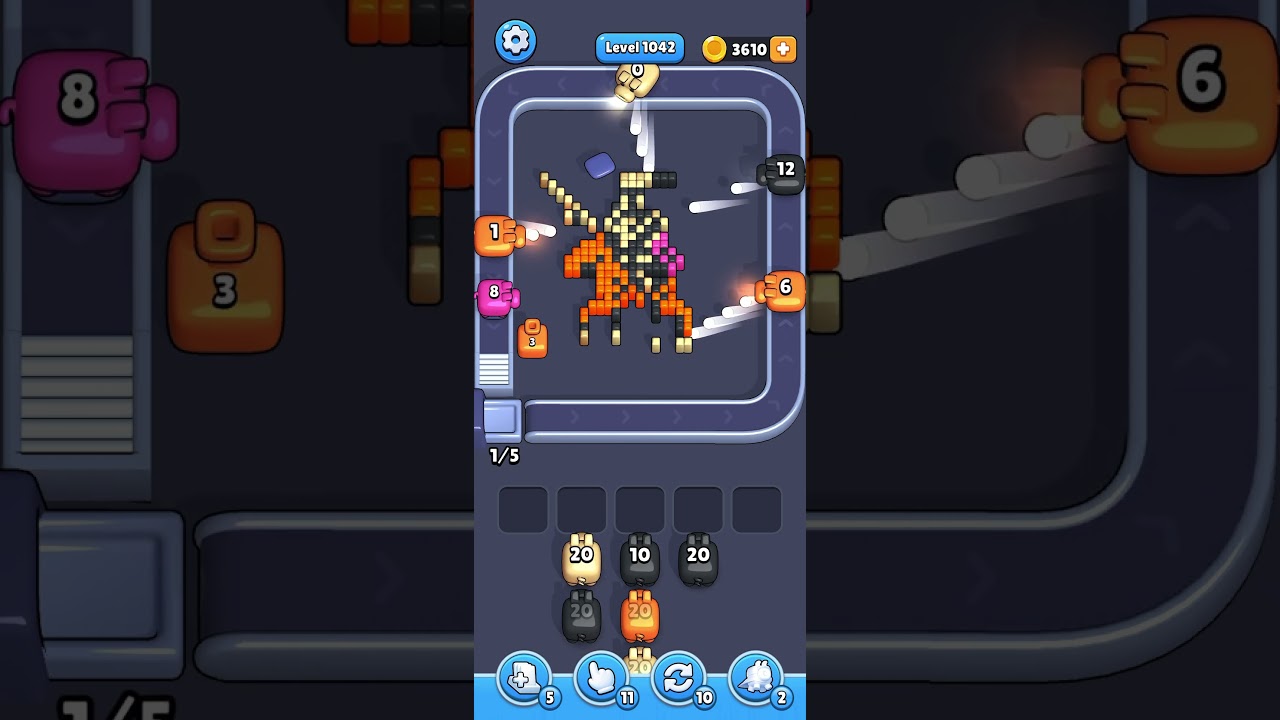Select the orange fist numbered 6
This screenshot has height=720, width=1280.
click(785, 291)
